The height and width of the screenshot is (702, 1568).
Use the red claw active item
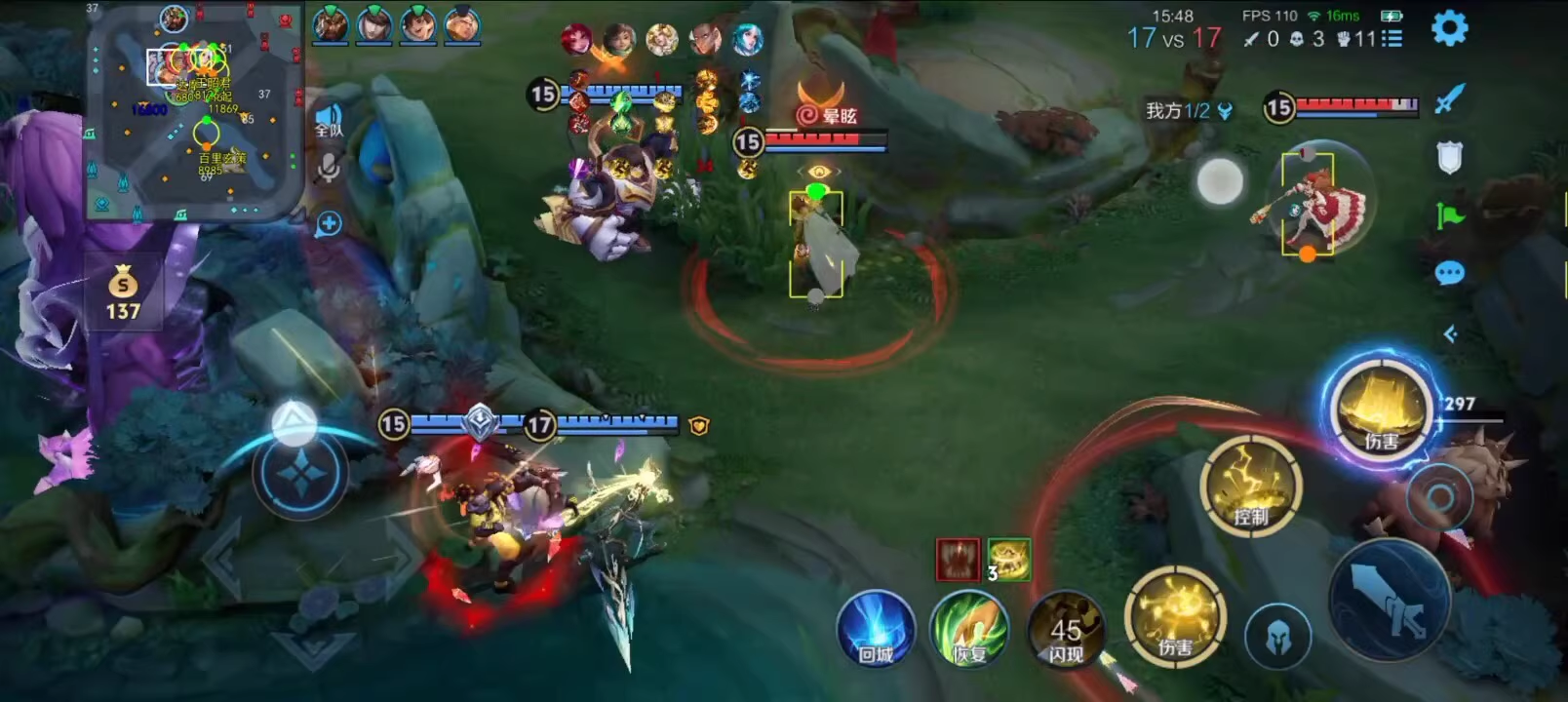coord(957,560)
